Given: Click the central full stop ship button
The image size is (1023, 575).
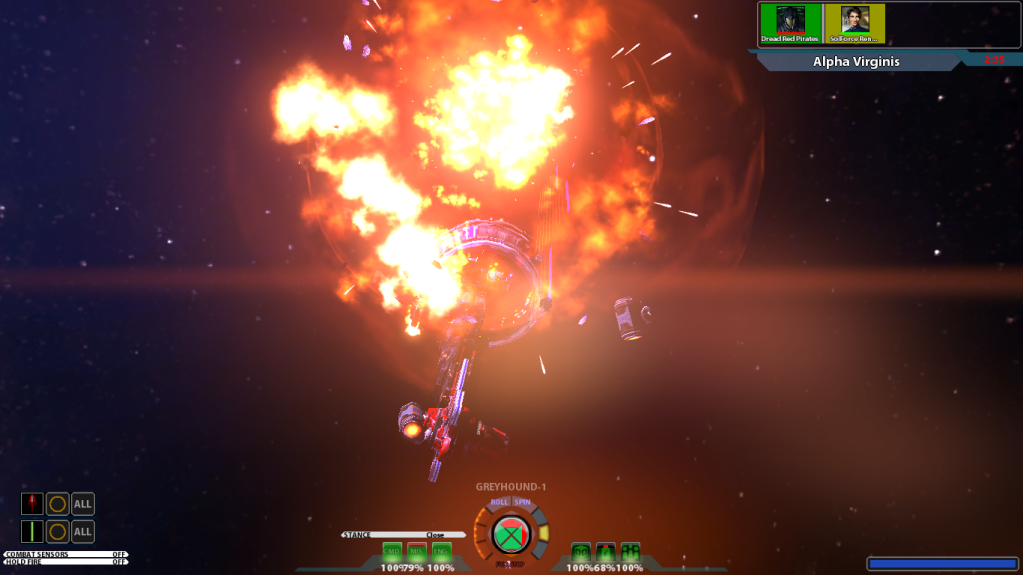Looking at the screenshot, I should coord(511,534).
